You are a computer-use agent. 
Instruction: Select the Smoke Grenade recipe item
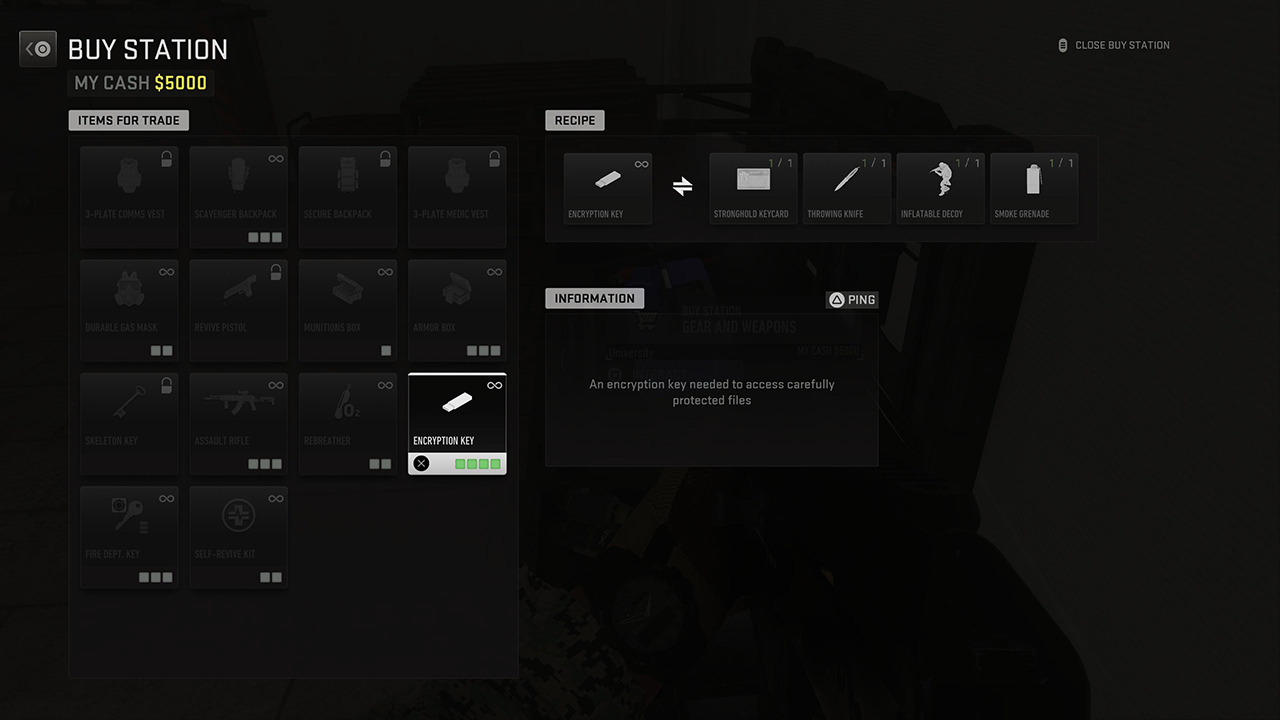pyautogui.click(x=1034, y=188)
